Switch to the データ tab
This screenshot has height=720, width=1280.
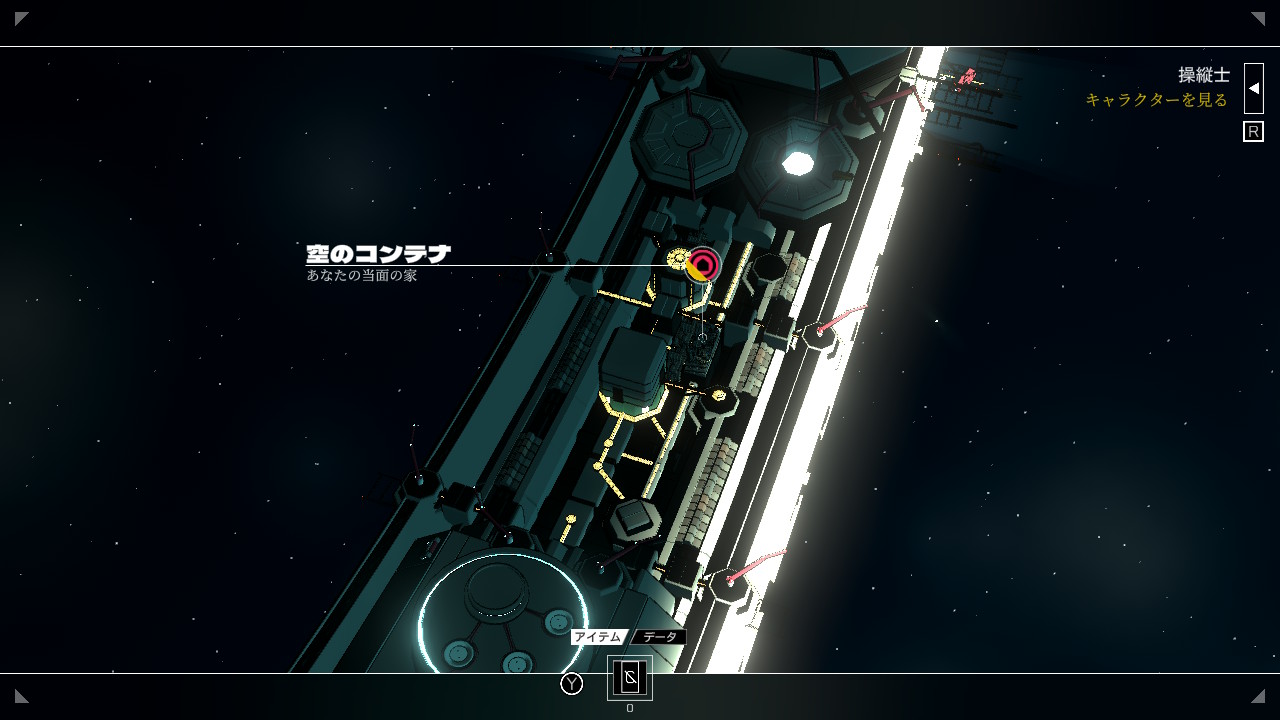(659, 637)
